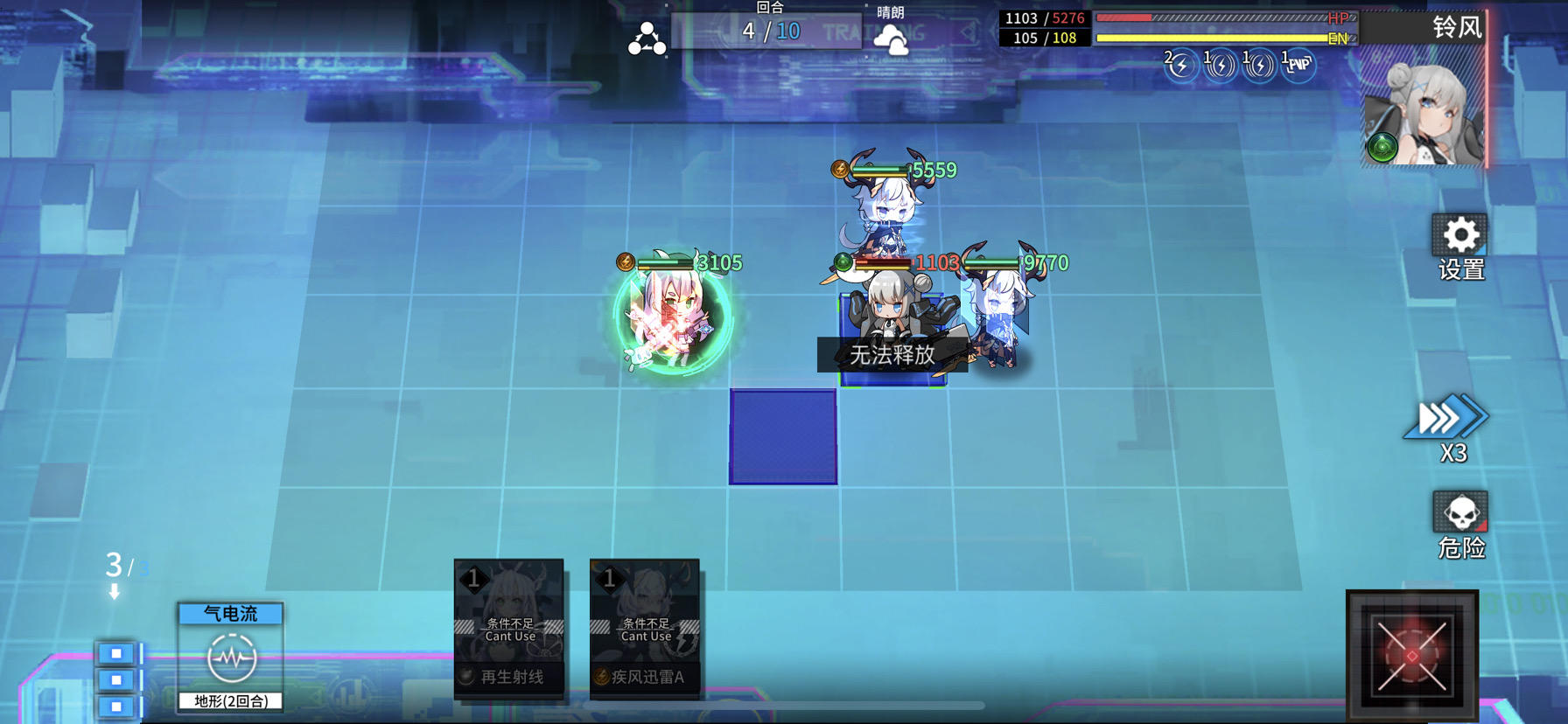
Task: Click the yellow EN energy bar
Action: [x=1221, y=38]
